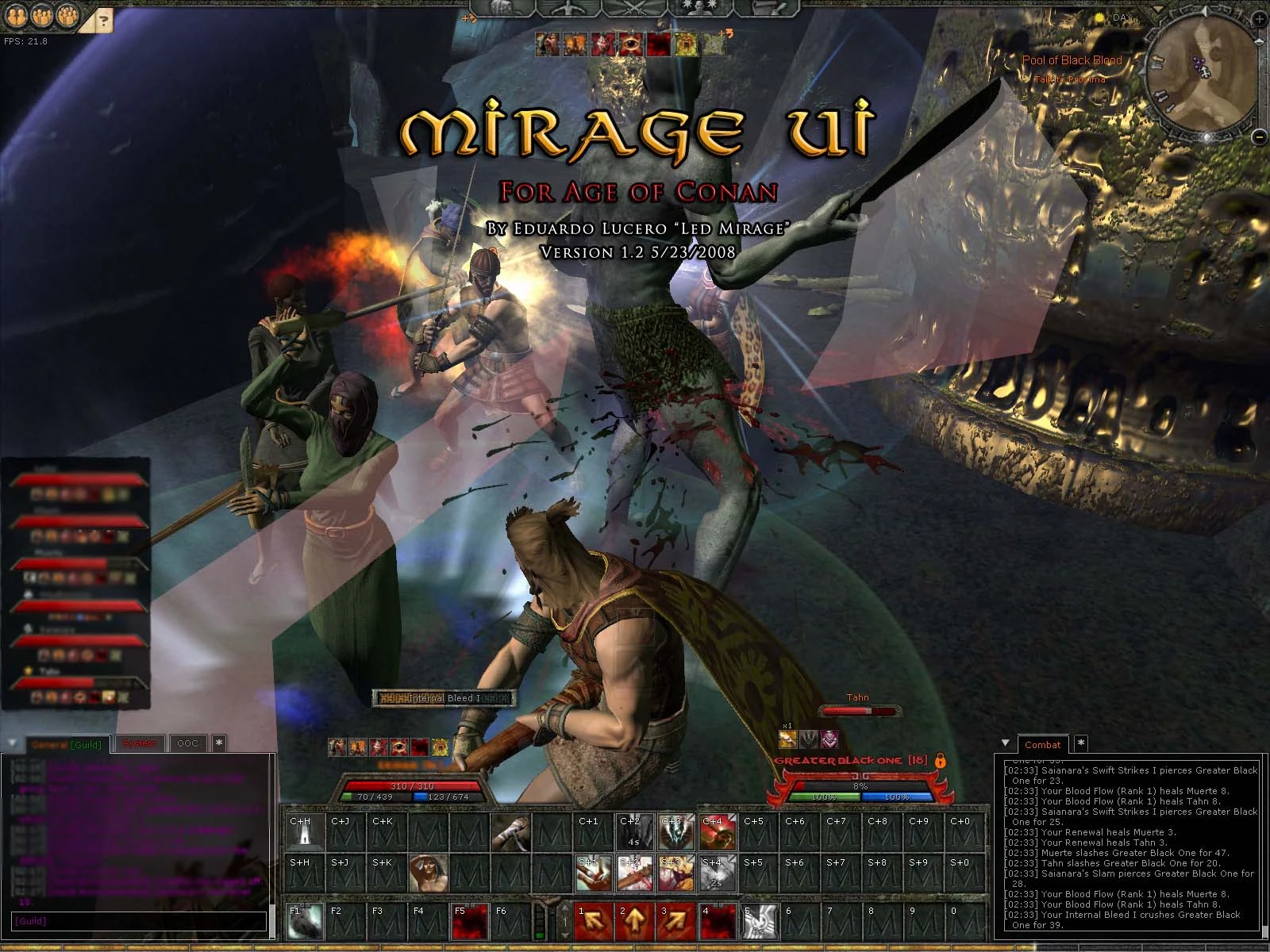The height and width of the screenshot is (952, 1270).
Task: Activate the C+H glowing doorway ability
Action: coord(304,831)
